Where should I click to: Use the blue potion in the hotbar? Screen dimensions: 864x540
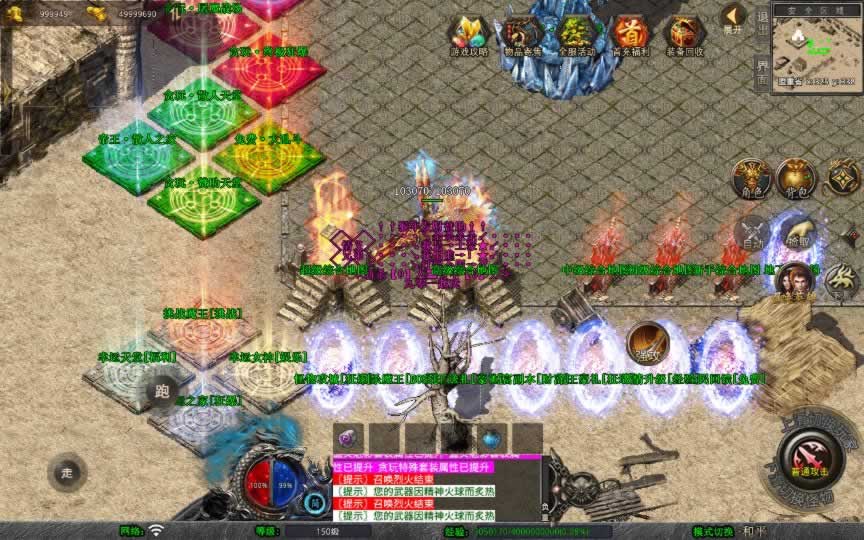point(490,438)
